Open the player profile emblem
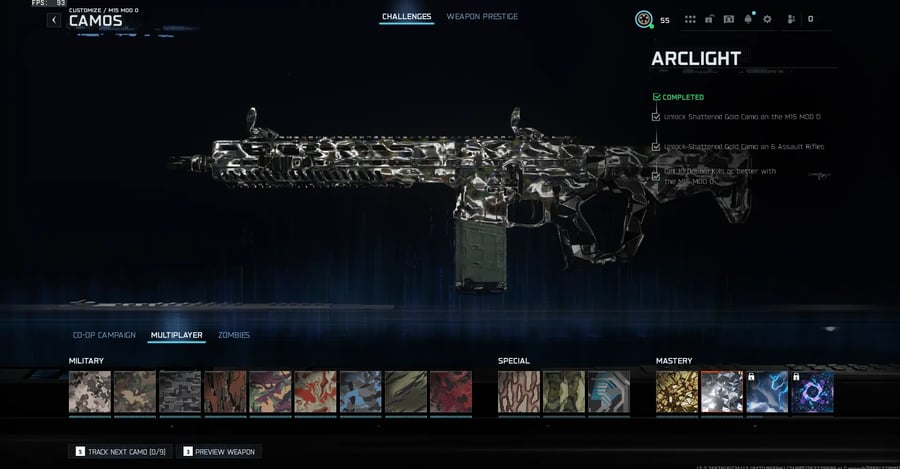The height and width of the screenshot is (469, 900). pyautogui.click(x=644, y=19)
